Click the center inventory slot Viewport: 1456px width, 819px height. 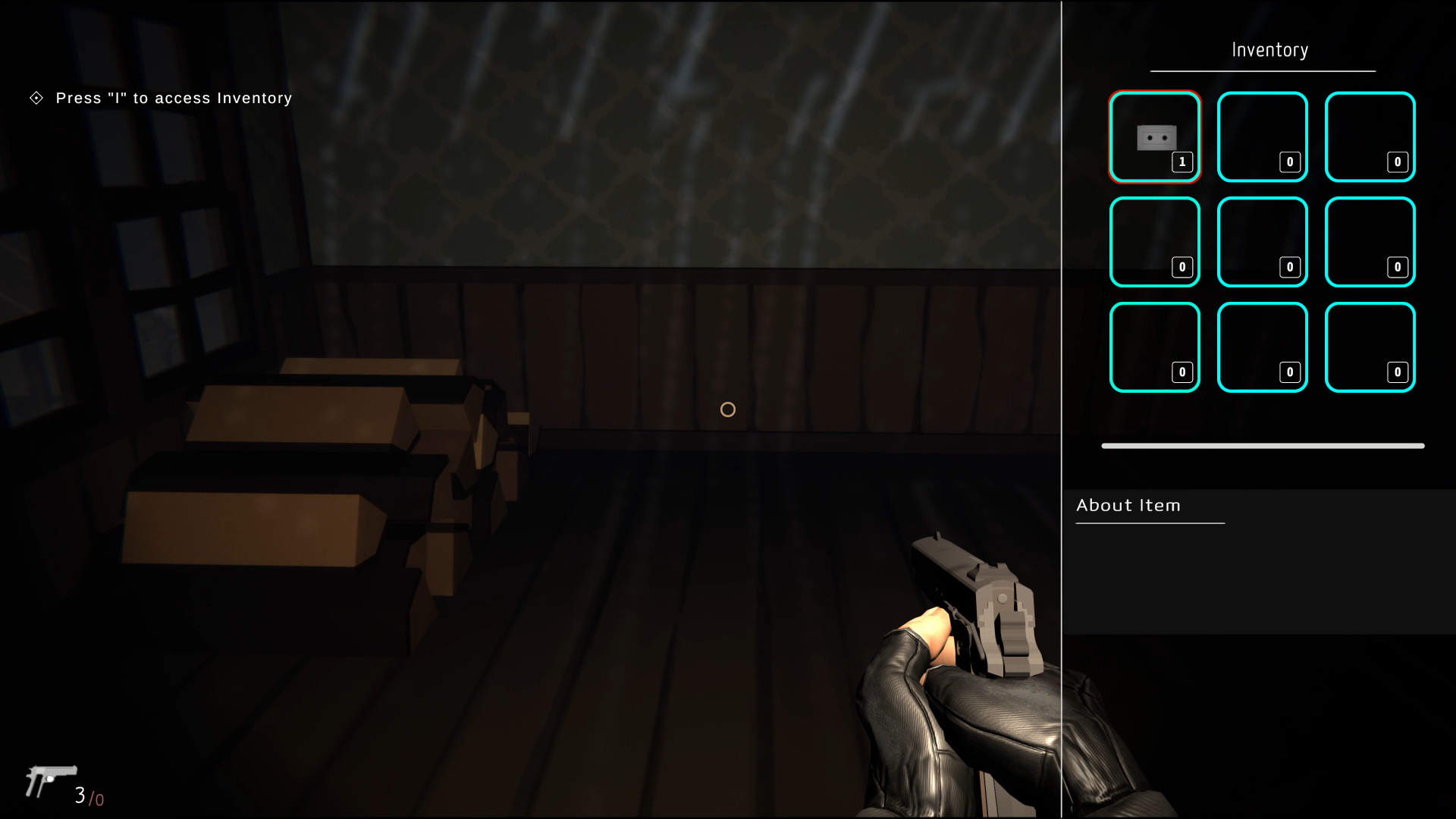point(1262,242)
